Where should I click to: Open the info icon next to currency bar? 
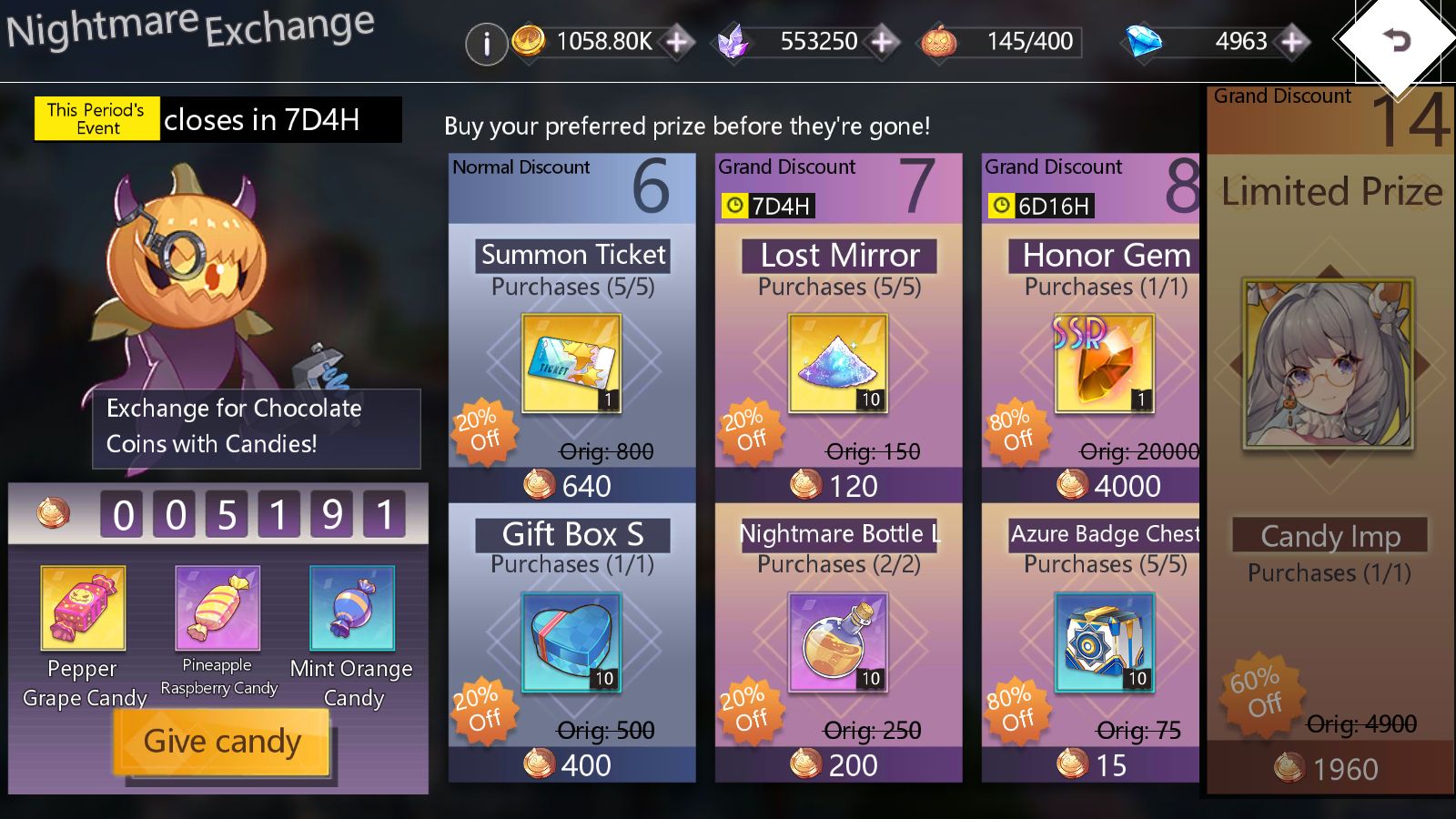click(488, 42)
